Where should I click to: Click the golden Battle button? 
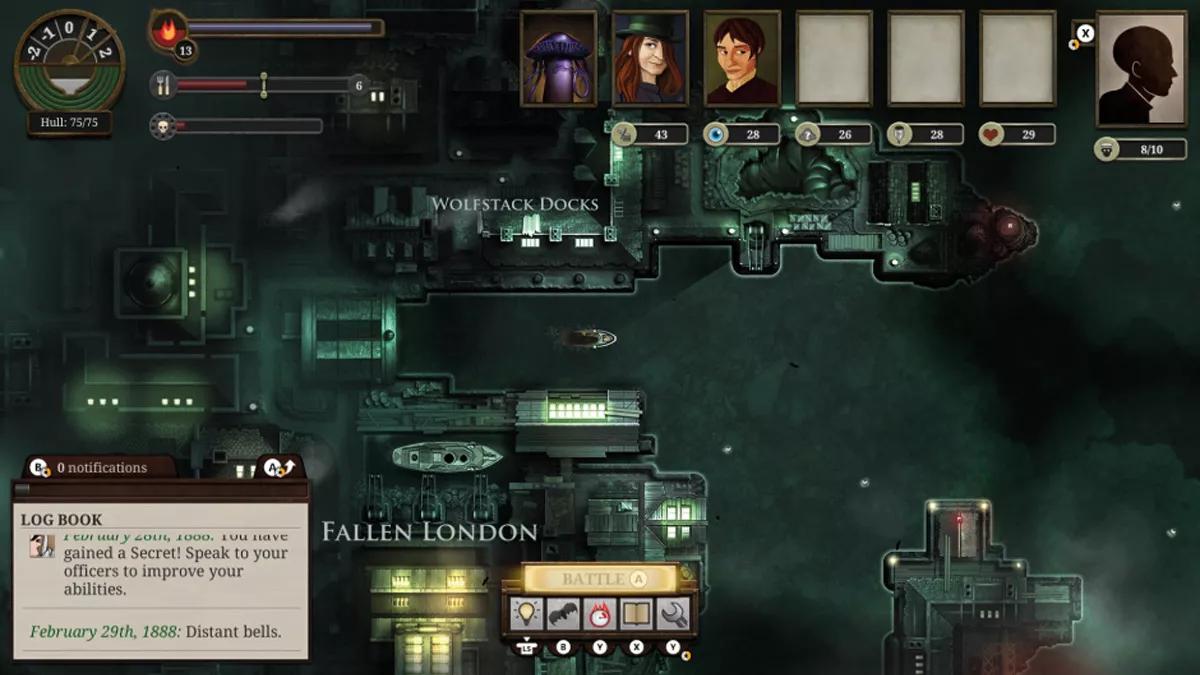click(x=598, y=579)
